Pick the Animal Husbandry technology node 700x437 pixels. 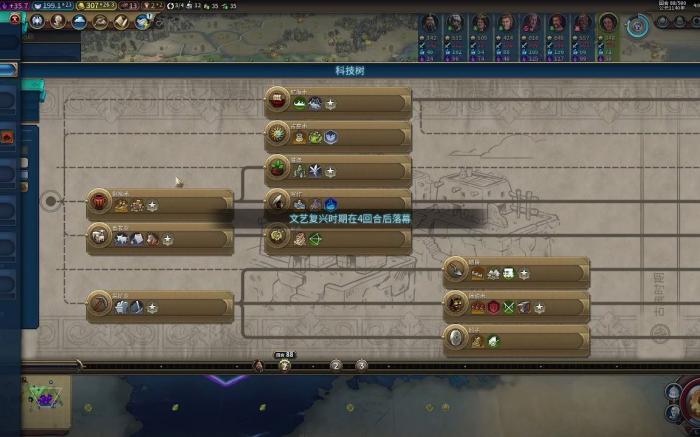click(x=160, y=238)
